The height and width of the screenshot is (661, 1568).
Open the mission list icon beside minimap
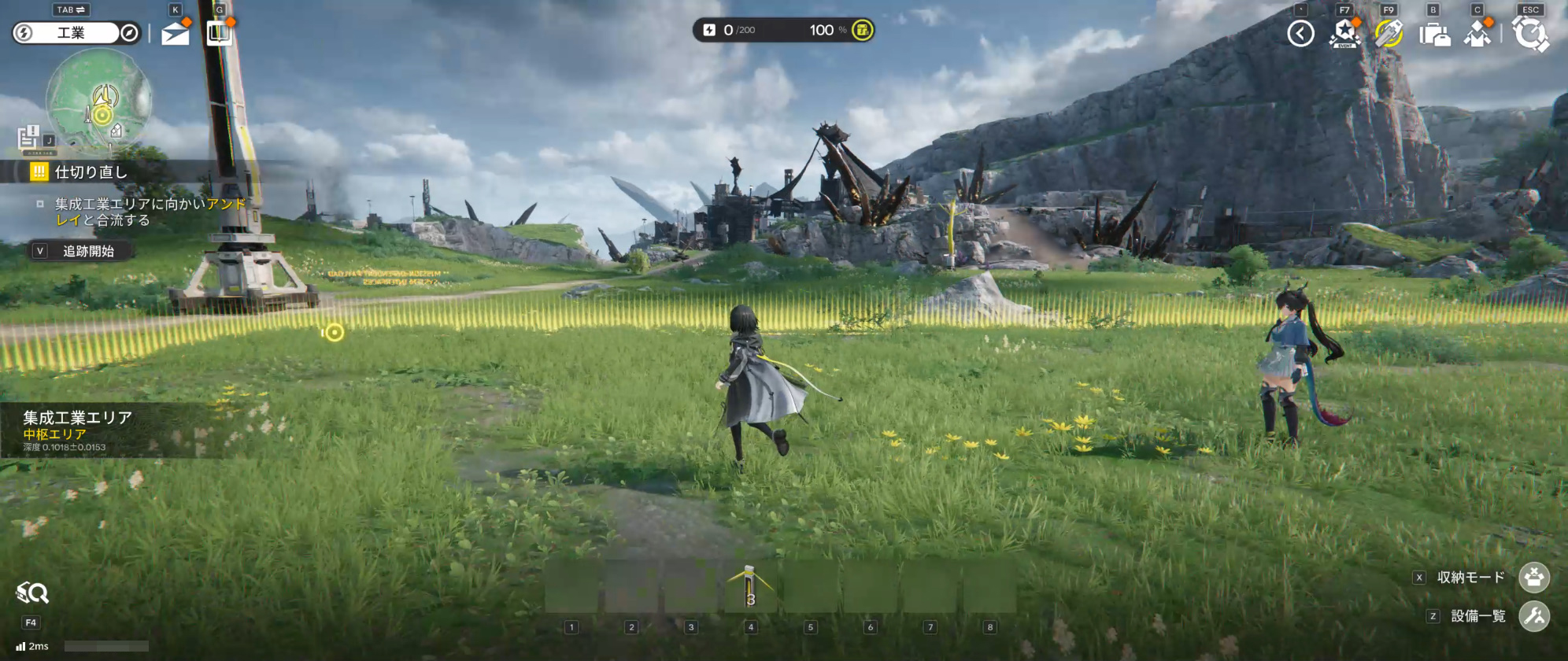[29, 138]
